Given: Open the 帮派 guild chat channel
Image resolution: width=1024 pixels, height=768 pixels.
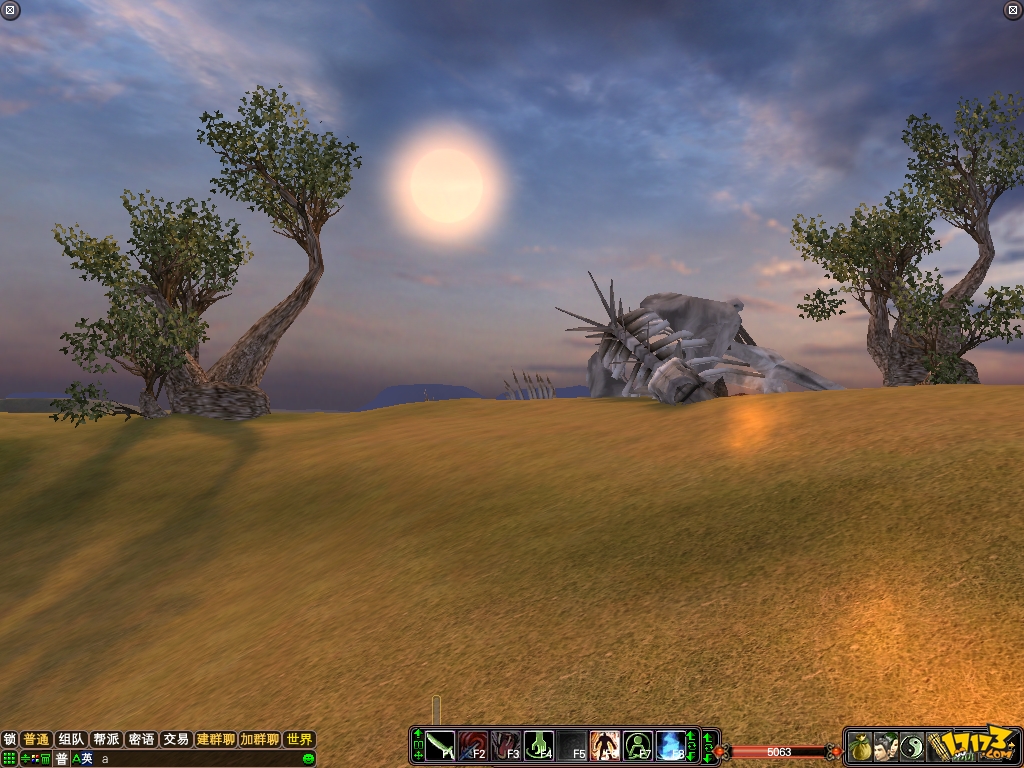Looking at the screenshot, I should [x=106, y=740].
